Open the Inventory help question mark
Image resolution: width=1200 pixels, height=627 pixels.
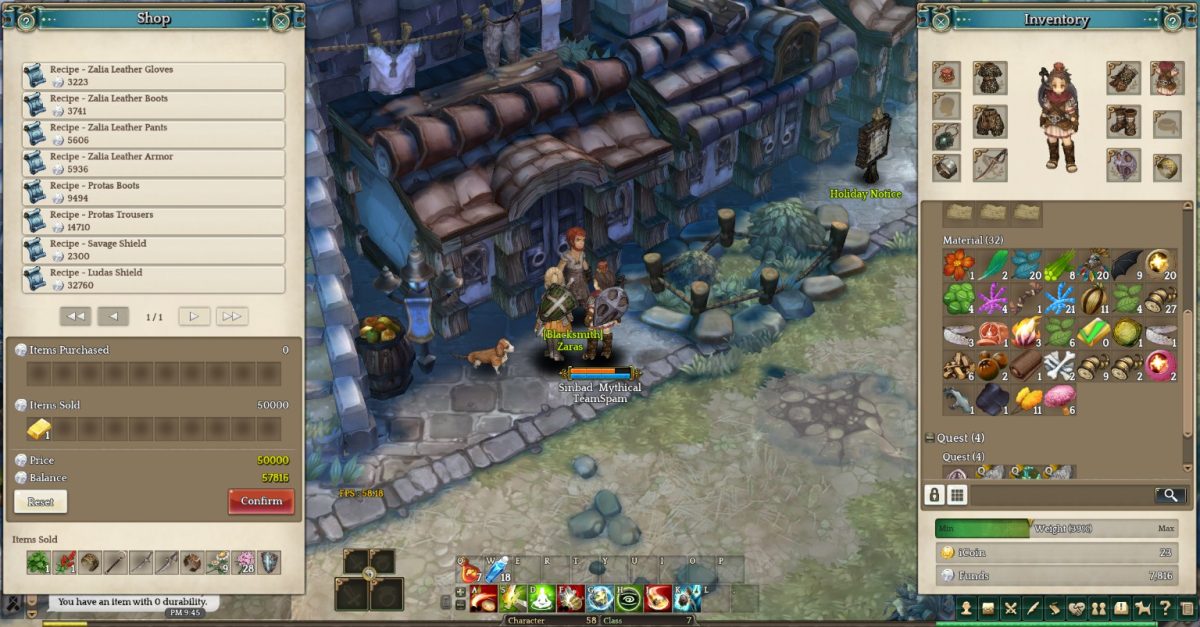click(1172, 20)
